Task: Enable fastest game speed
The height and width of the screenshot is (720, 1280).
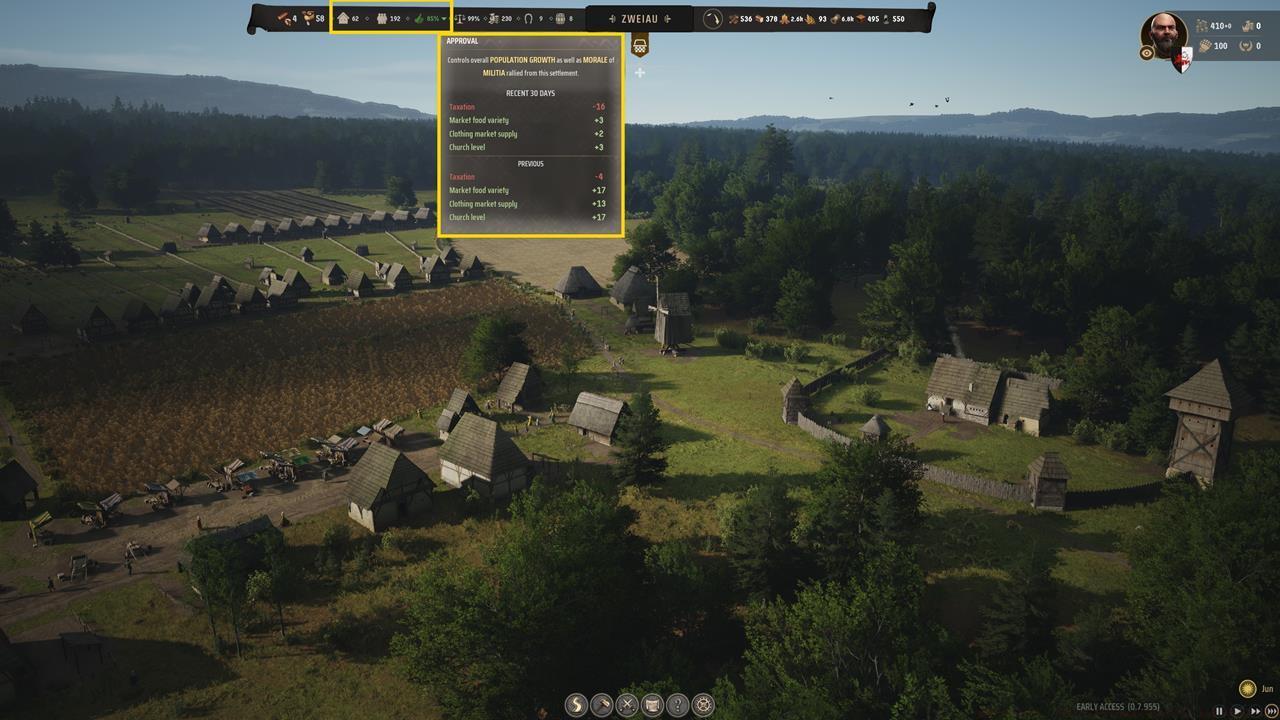Action: click(x=1271, y=711)
